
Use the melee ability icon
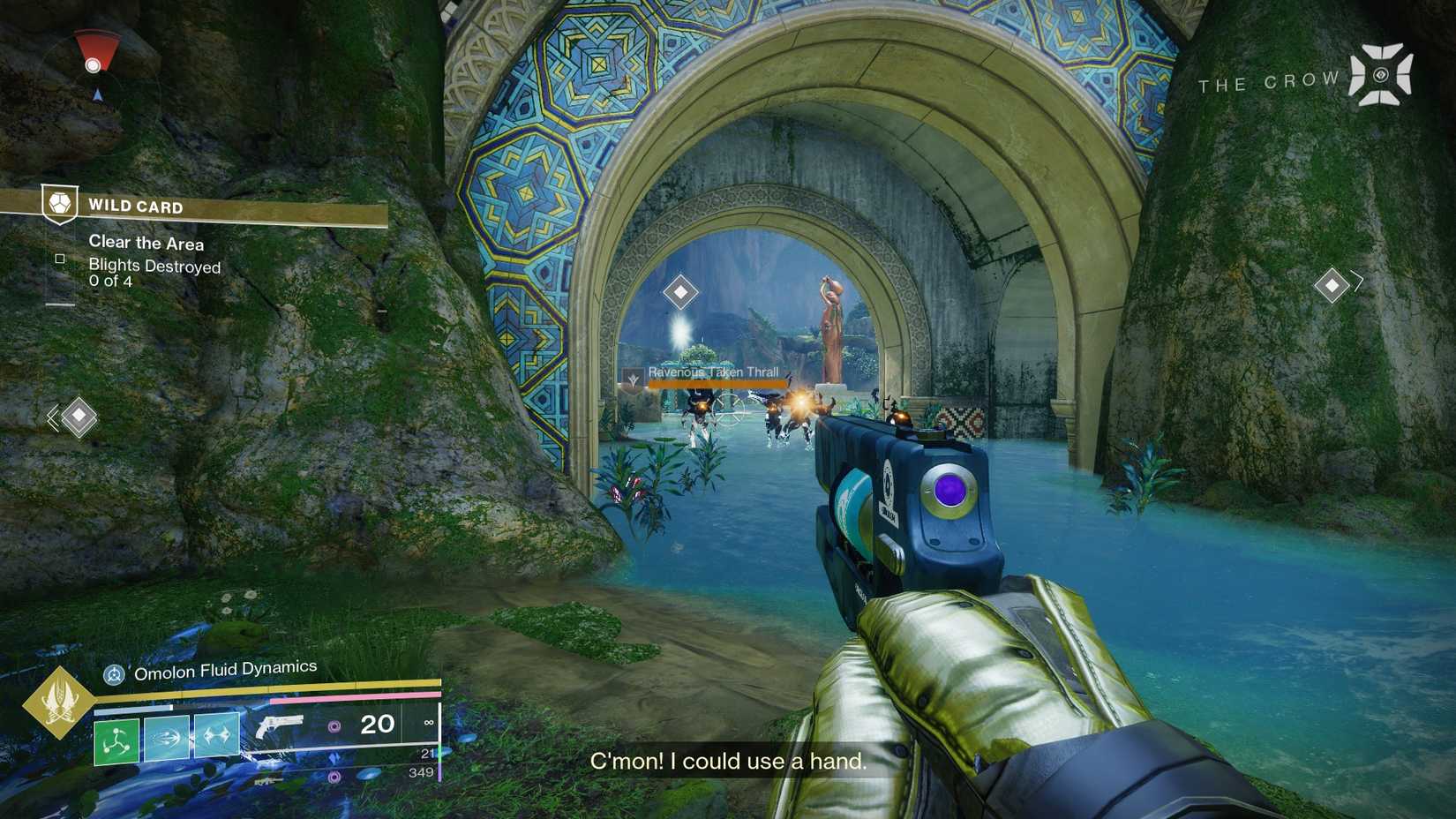[167, 737]
